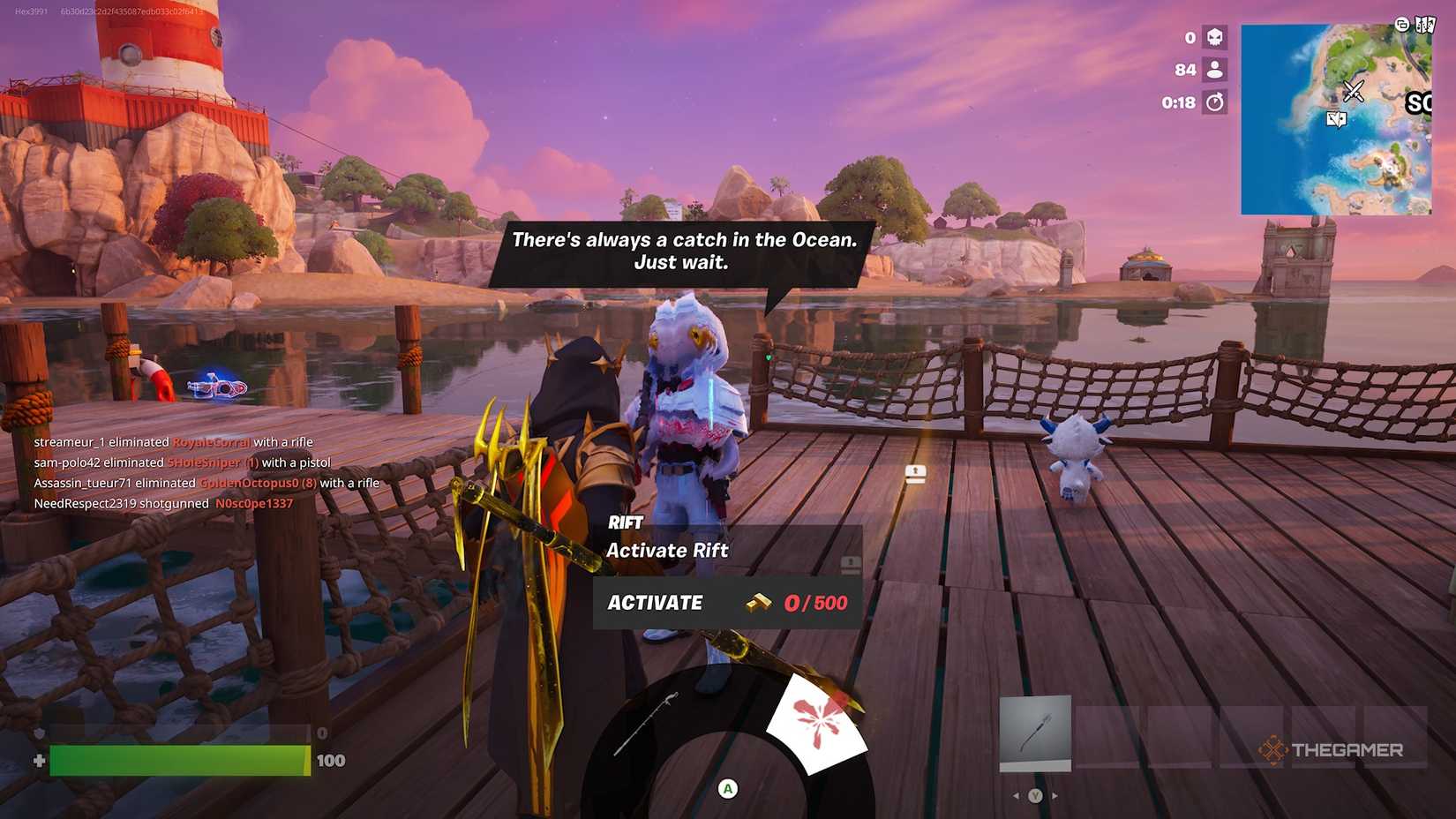Click the players remaining icon showing 84
Screen dimensions: 1456x819
1214,70
